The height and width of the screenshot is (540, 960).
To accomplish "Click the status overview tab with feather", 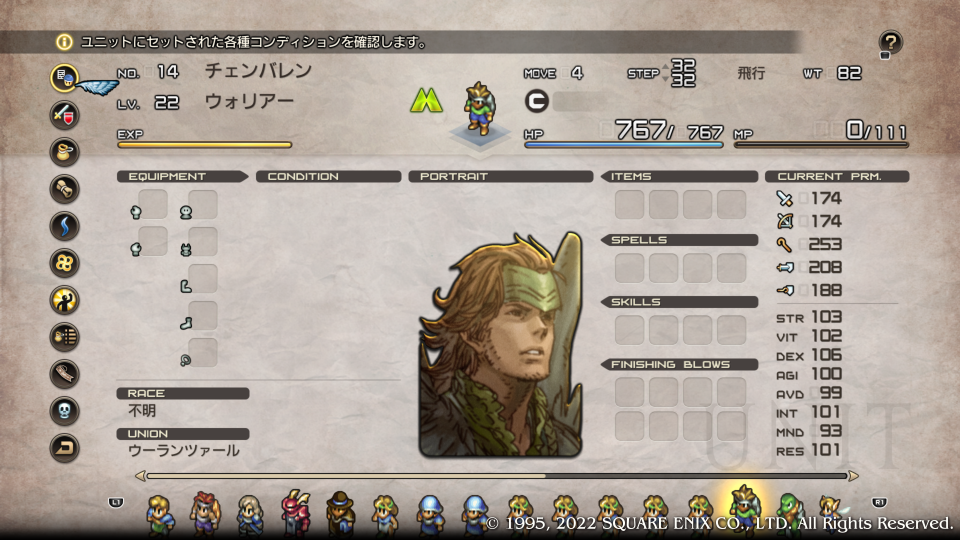I will tap(65, 77).
